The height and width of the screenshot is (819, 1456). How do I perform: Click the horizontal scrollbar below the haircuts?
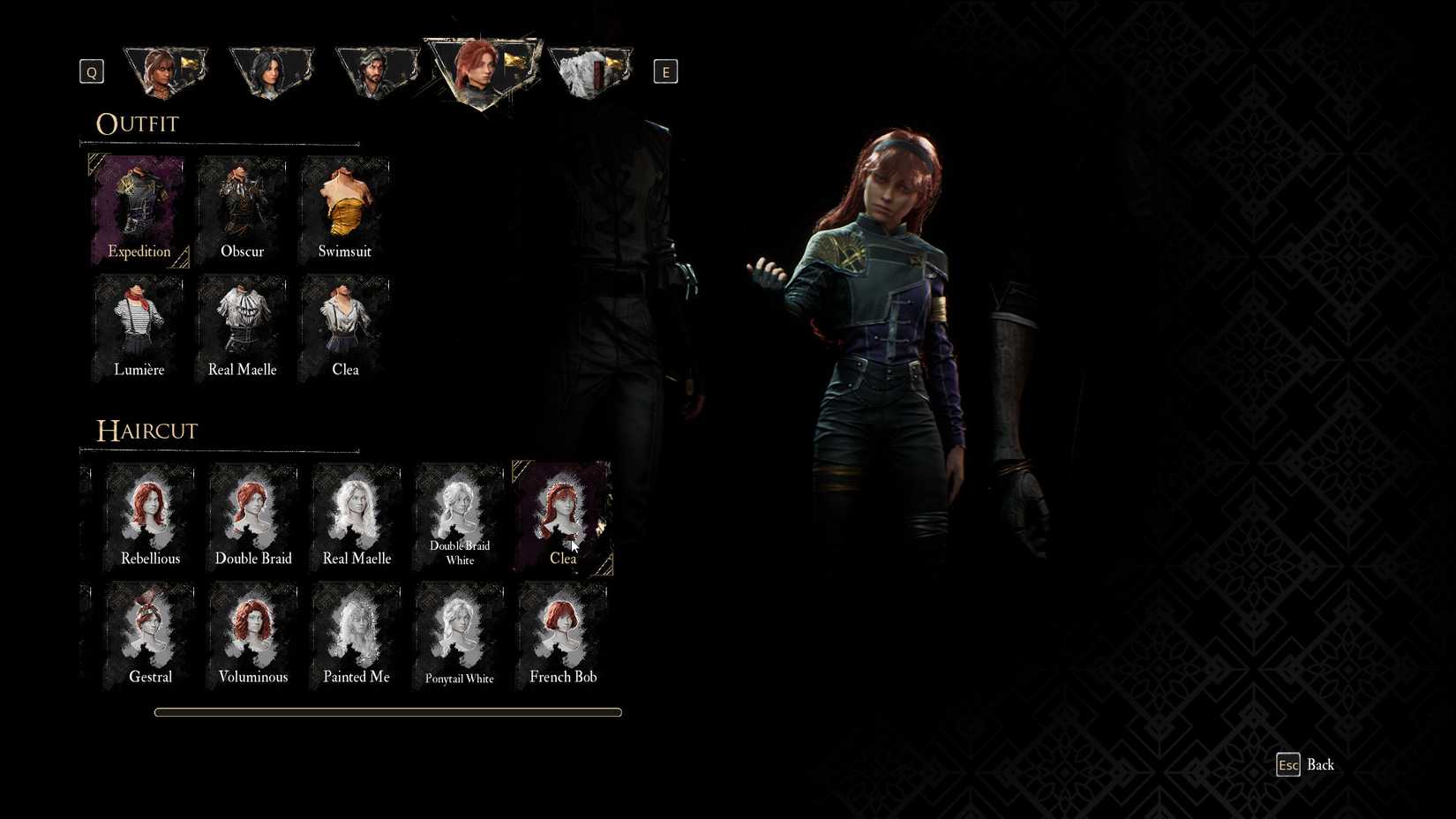(x=388, y=712)
